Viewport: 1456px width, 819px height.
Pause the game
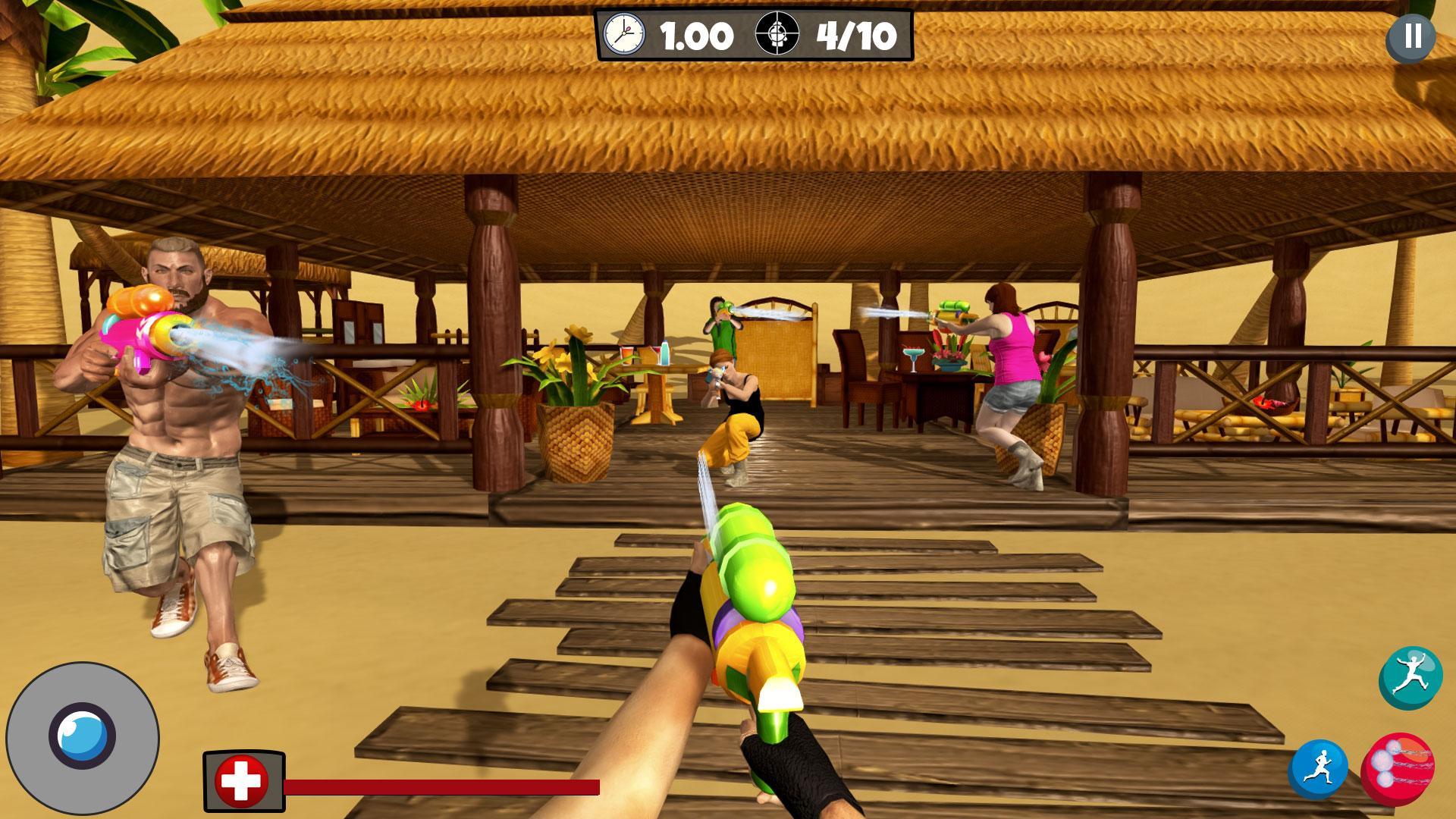(1410, 36)
